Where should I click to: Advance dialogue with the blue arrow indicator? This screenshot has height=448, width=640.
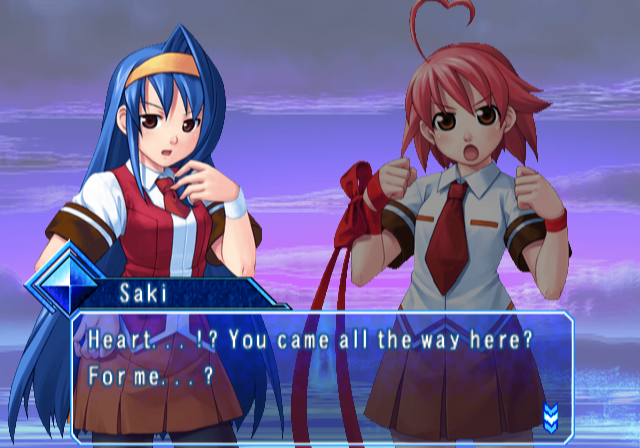550,416
